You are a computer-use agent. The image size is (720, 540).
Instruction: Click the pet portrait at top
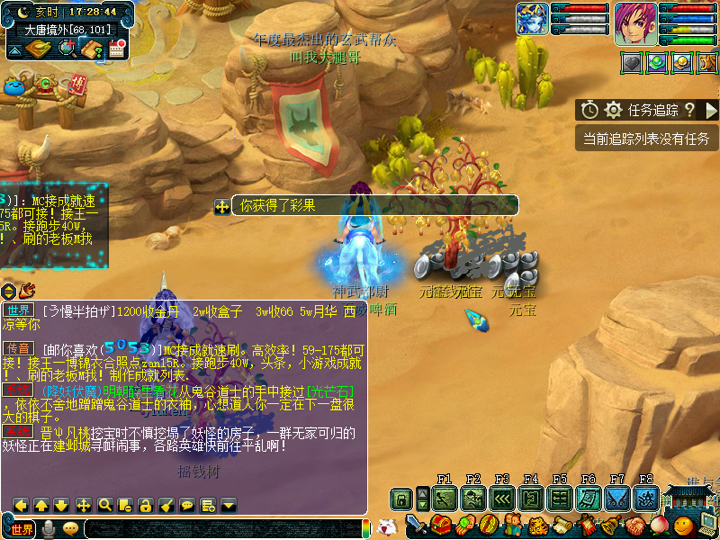(x=532, y=20)
